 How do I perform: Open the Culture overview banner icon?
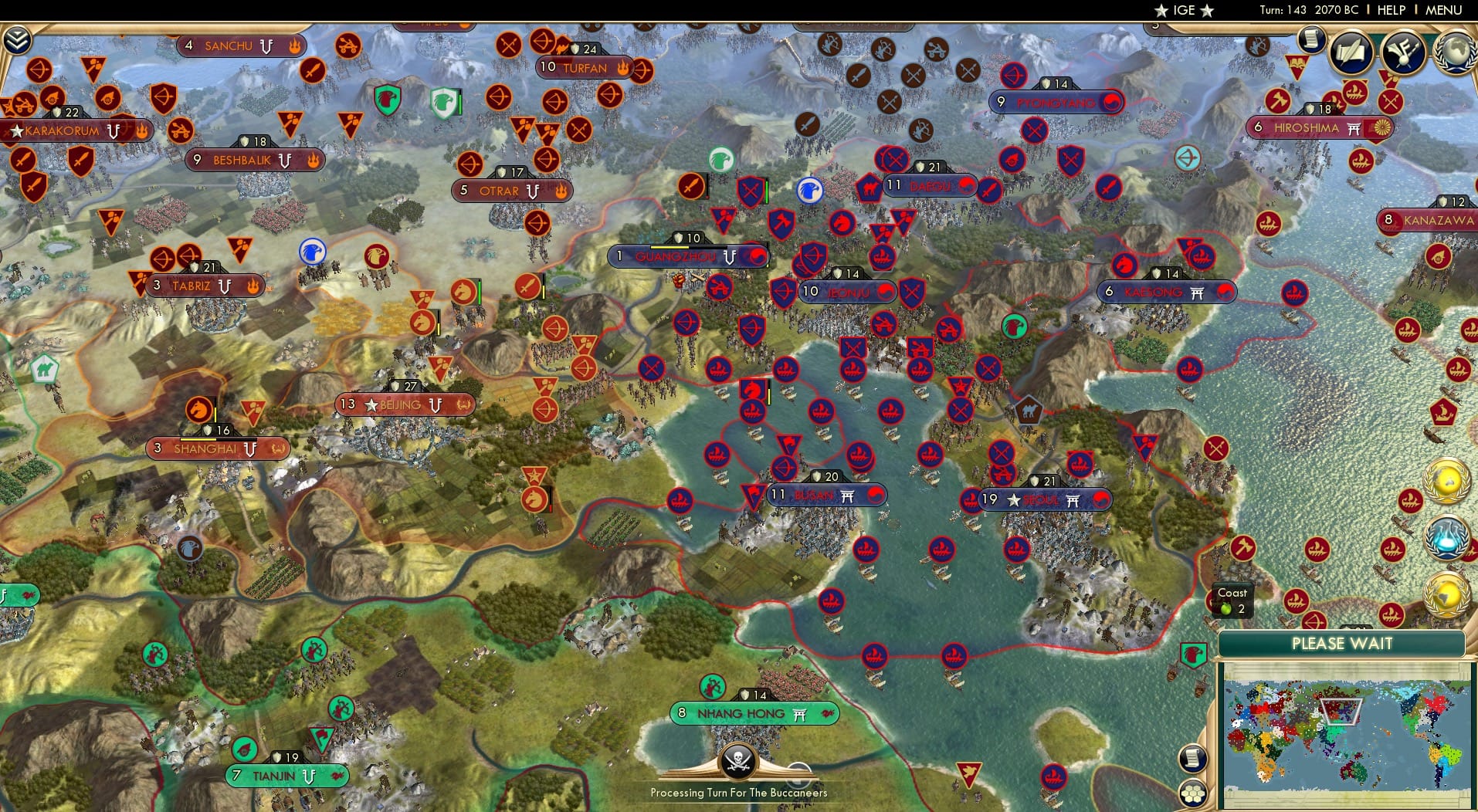[1402, 54]
